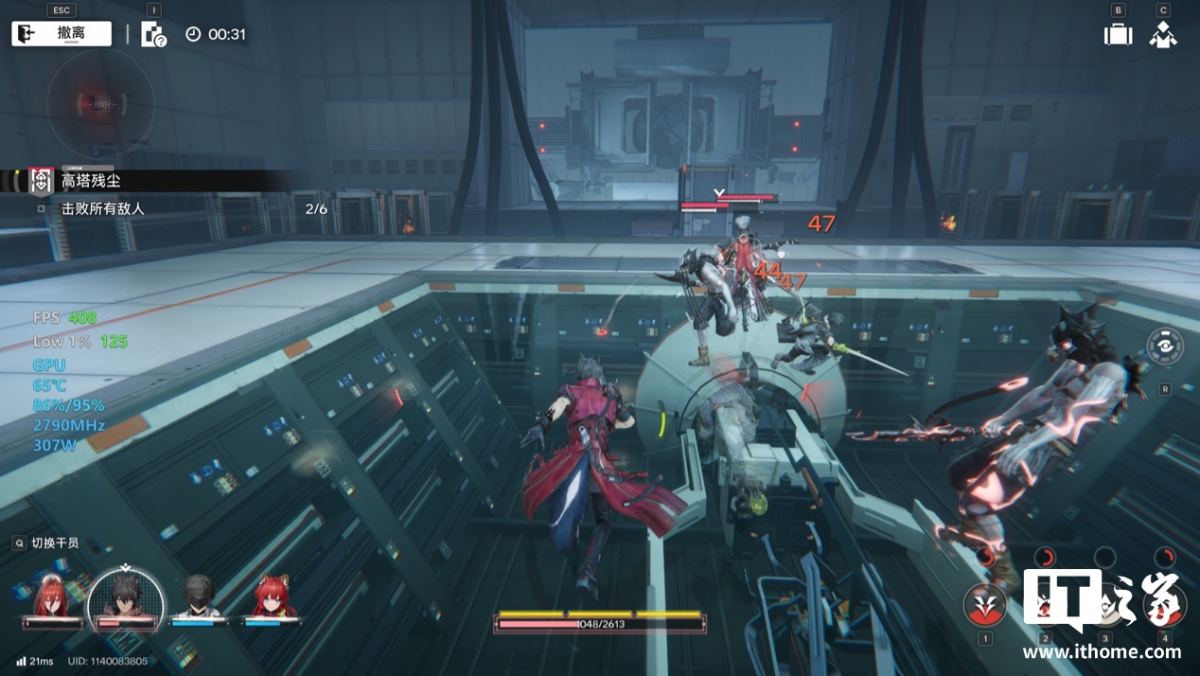Open the briefcase backpack icon
Screen dimensions: 1200x676
click(1117, 34)
